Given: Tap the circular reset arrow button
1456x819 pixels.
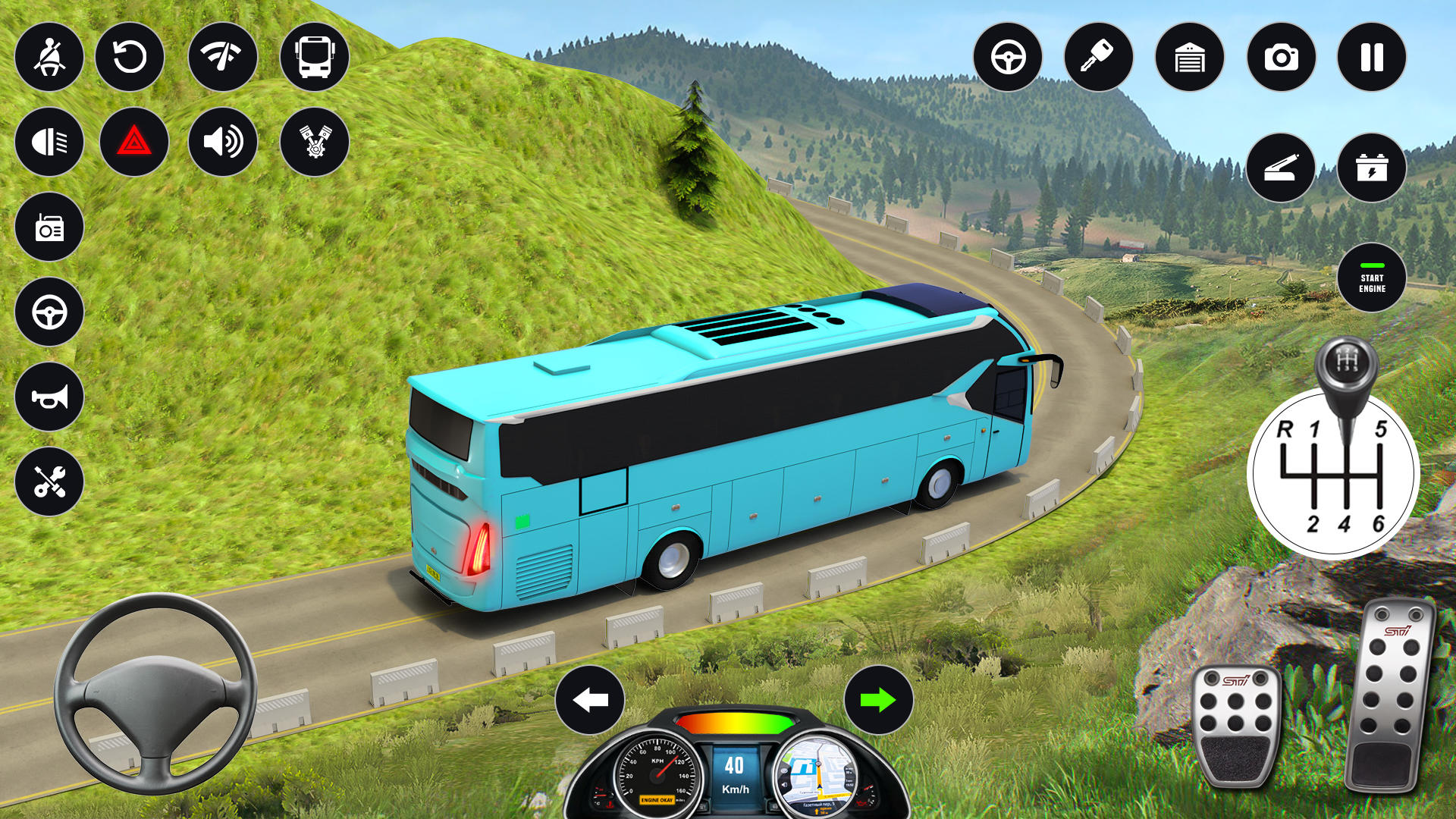Looking at the screenshot, I should tap(130, 58).
